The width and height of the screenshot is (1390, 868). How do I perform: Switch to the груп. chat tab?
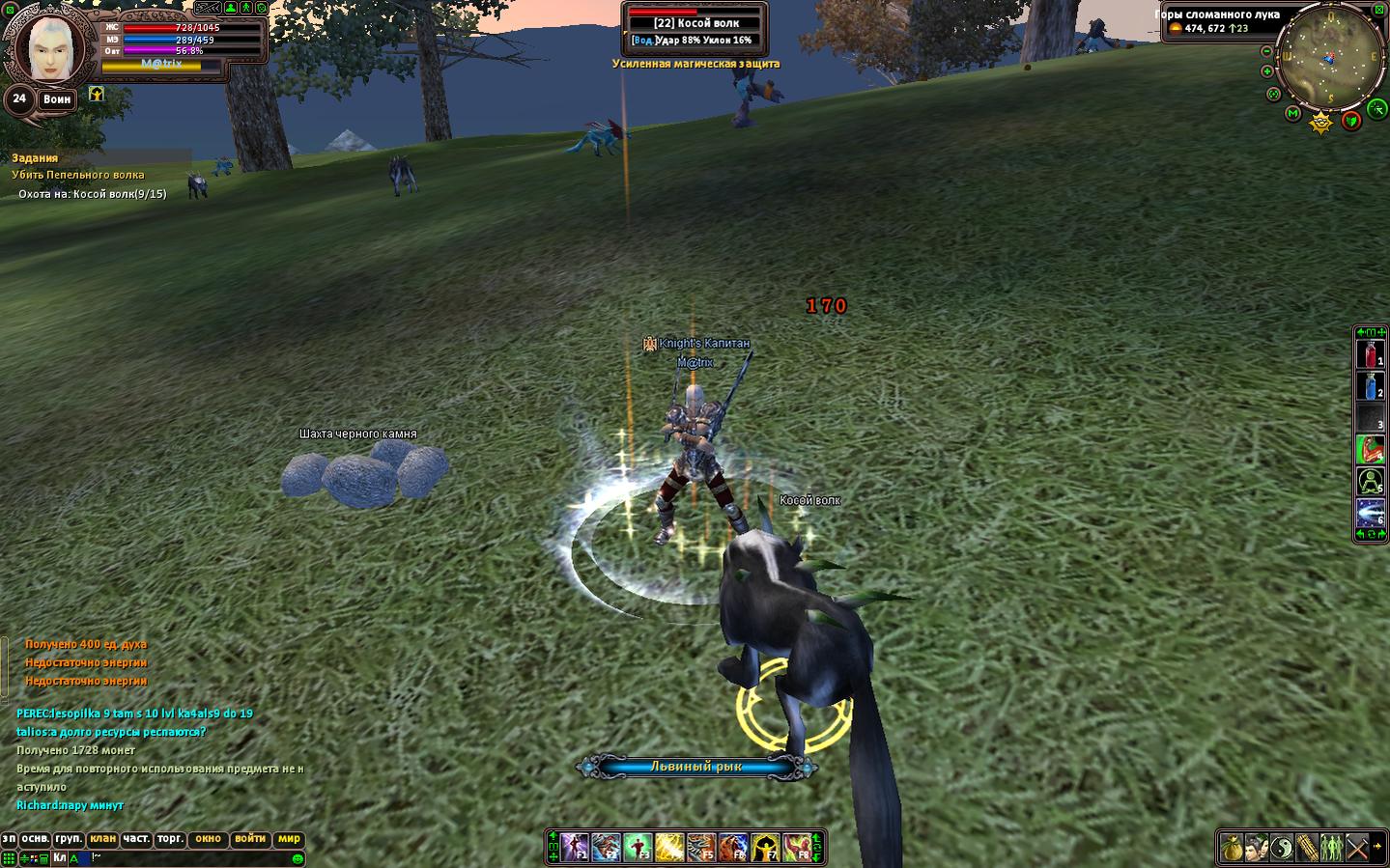69,839
